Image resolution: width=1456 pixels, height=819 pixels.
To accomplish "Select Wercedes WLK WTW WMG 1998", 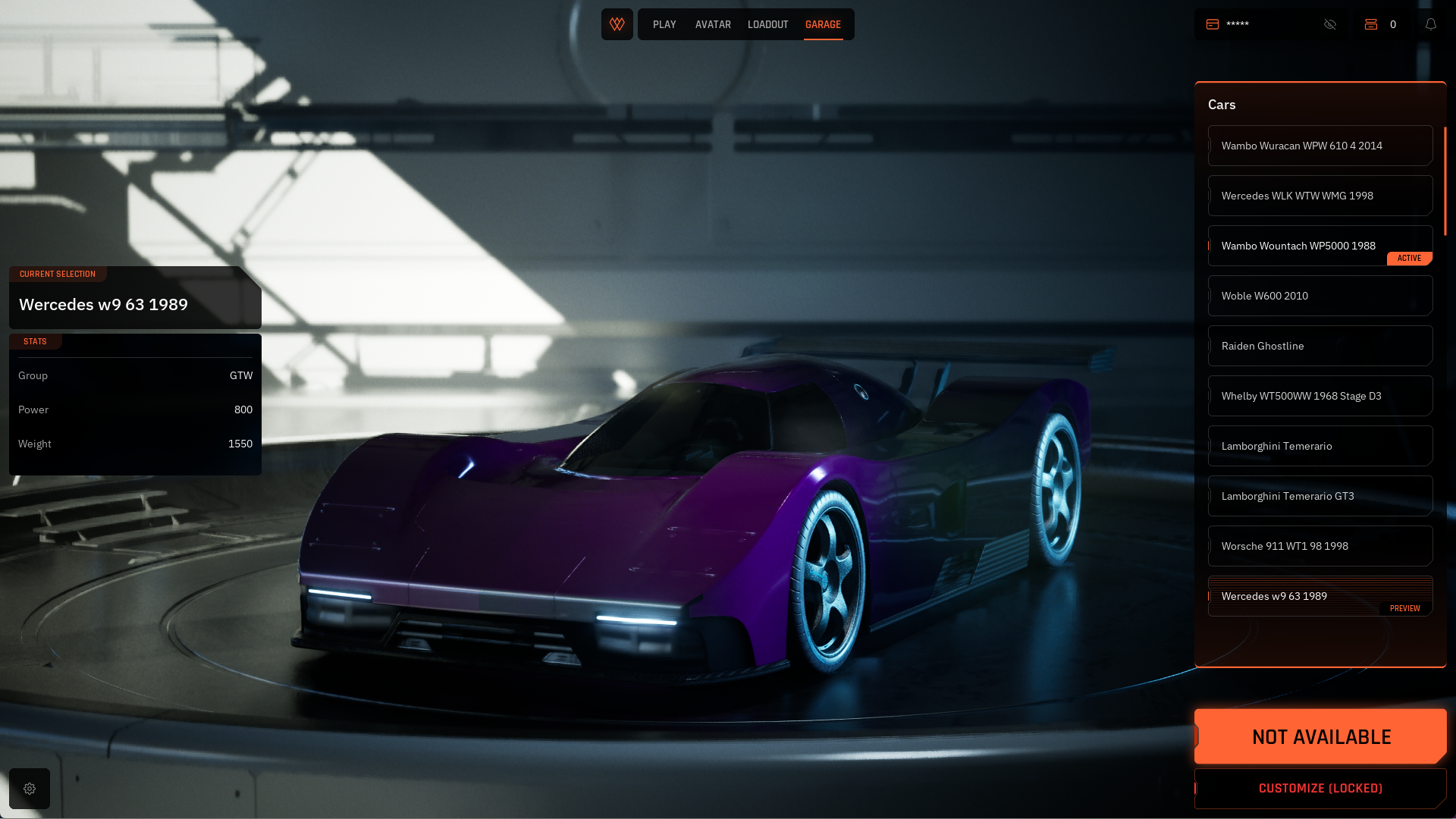I will coord(1319,196).
